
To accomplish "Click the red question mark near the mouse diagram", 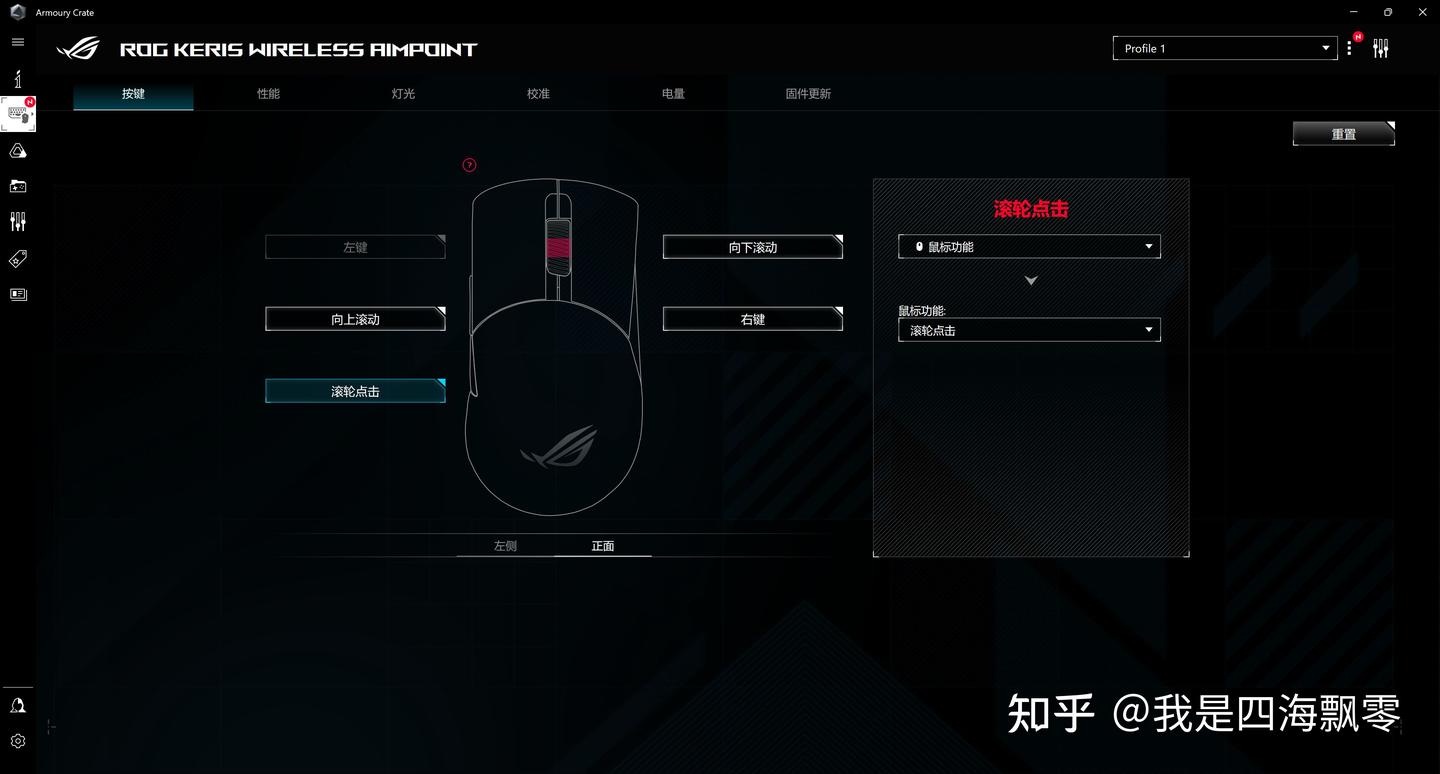I will click(469, 165).
